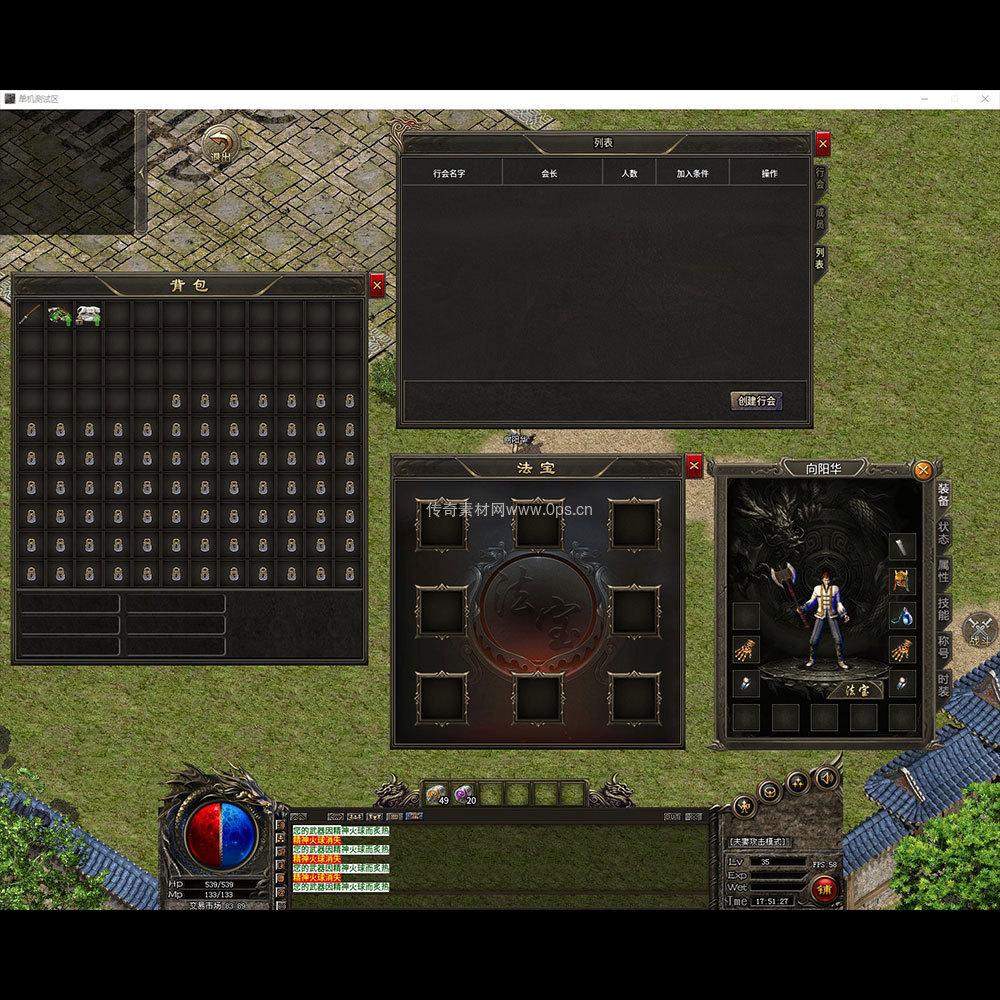Close the guild 列表 window
The height and width of the screenshot is (1000, 1000).
coord(823,144)
